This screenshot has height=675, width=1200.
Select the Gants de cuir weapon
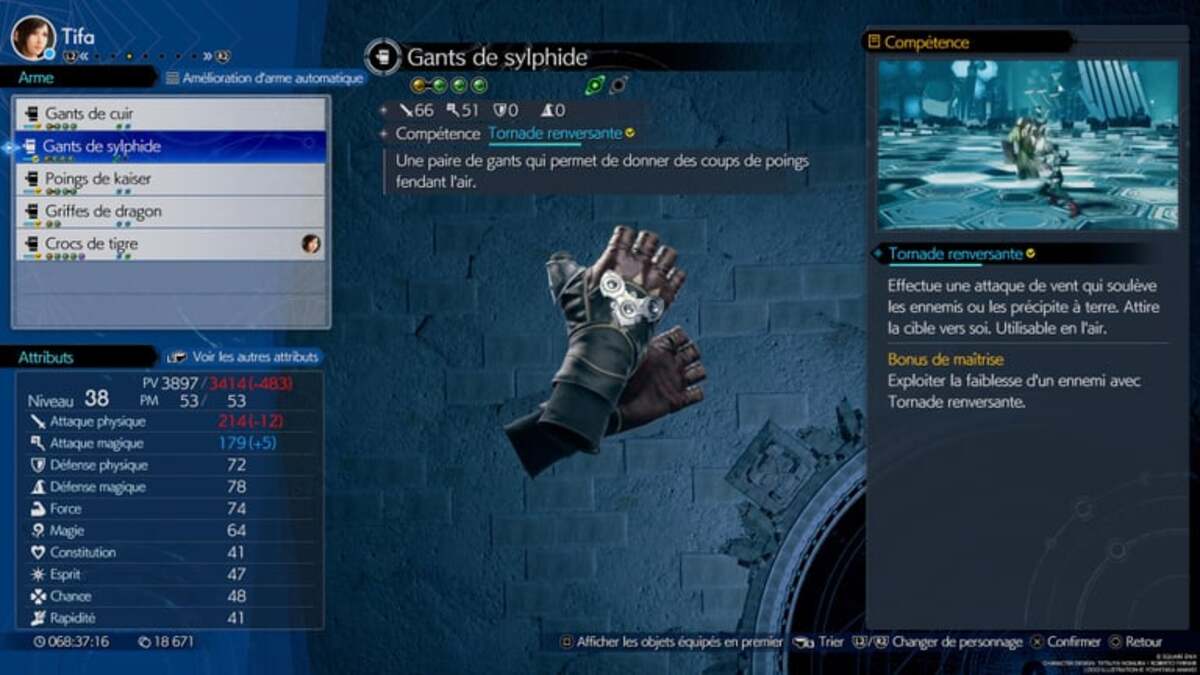(x=170, y=114)
